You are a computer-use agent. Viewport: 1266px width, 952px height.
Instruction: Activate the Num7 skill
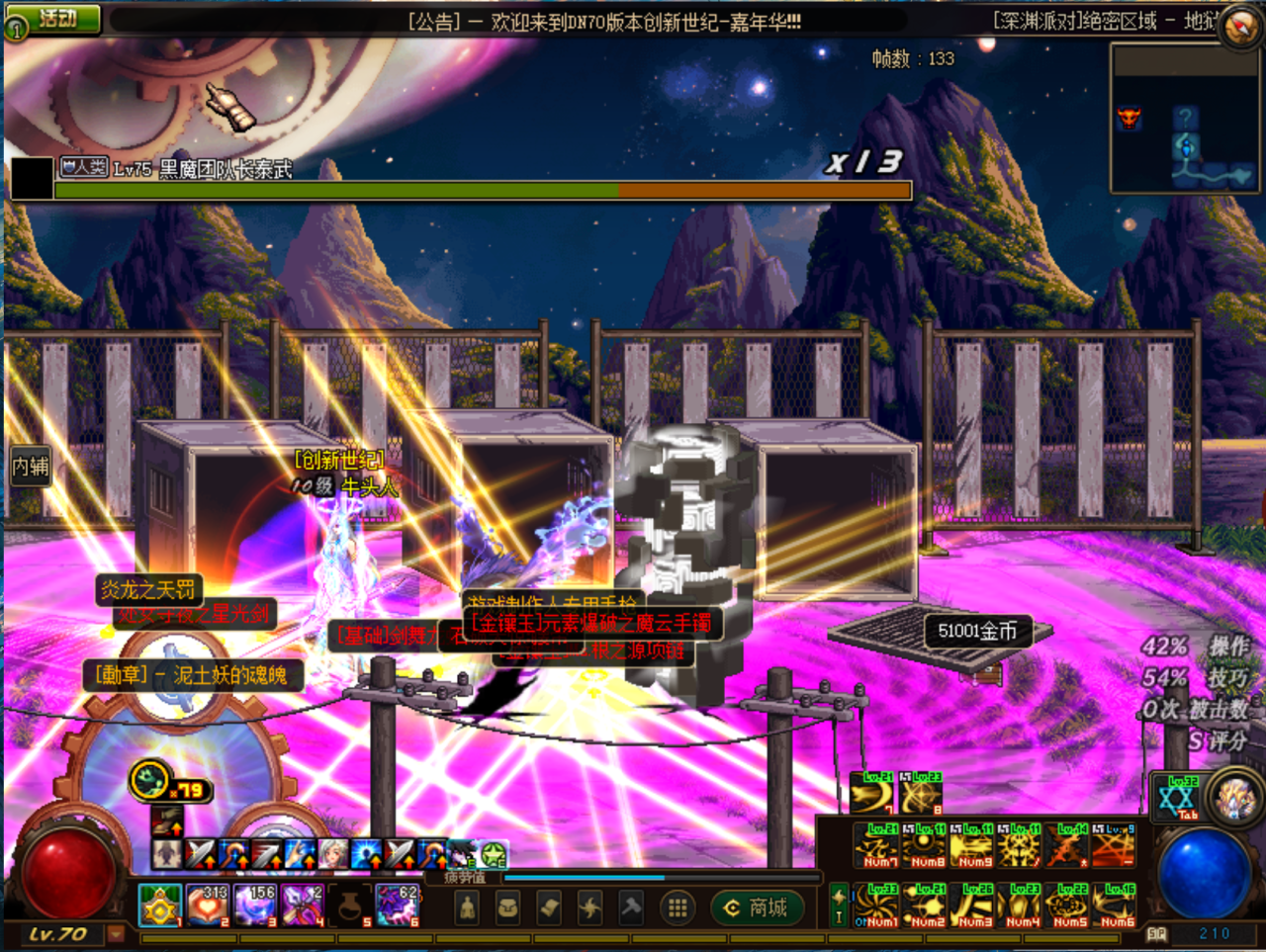[x=876, y=846]
